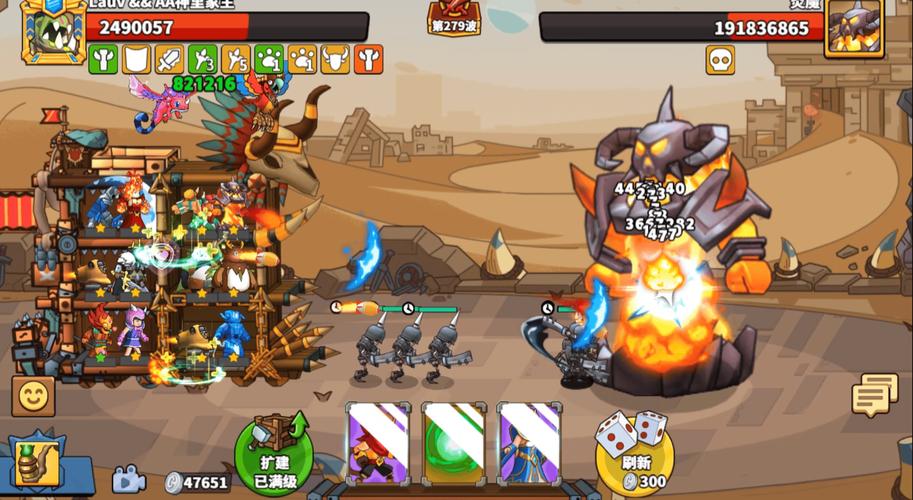
Task: Toggle the video camera icon
Action: coord(128,481)
